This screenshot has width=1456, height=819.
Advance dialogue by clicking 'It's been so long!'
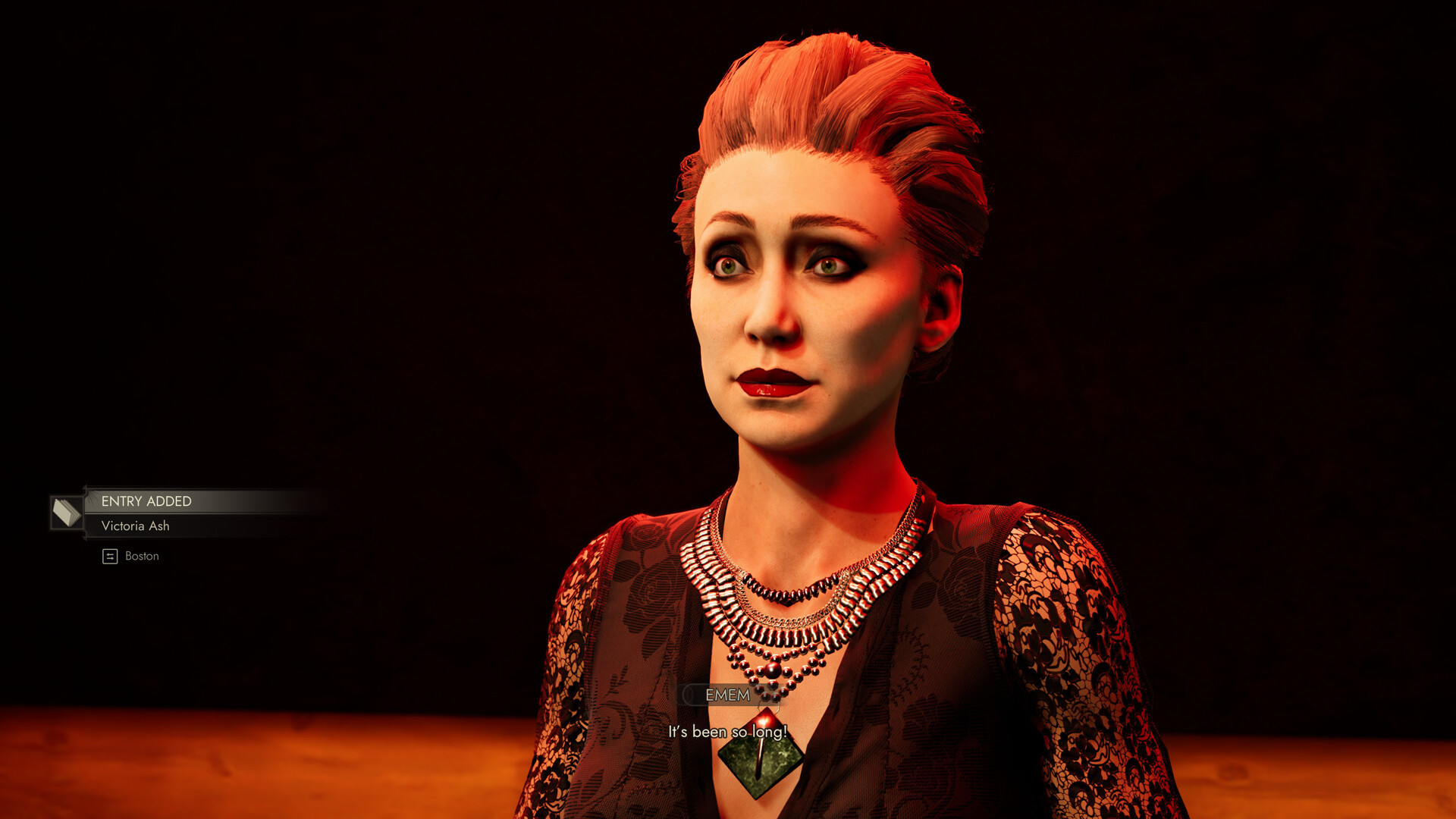tap(727, 733)
